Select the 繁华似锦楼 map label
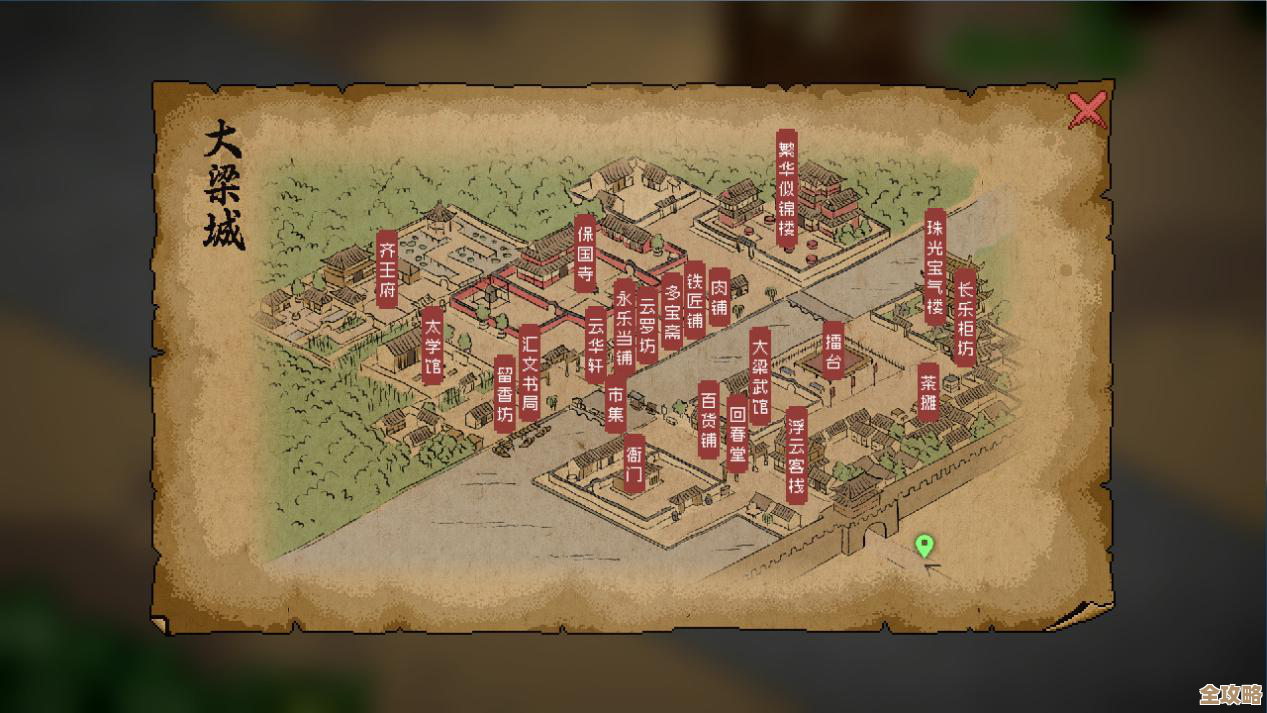 point(787,188)
